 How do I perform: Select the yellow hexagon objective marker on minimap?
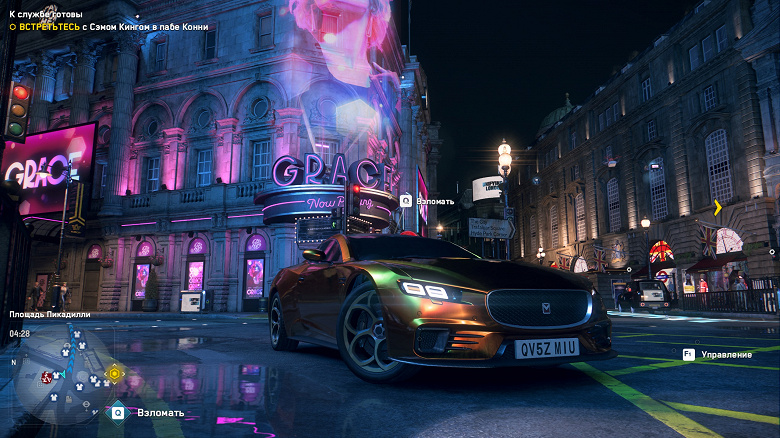[114, 374]
